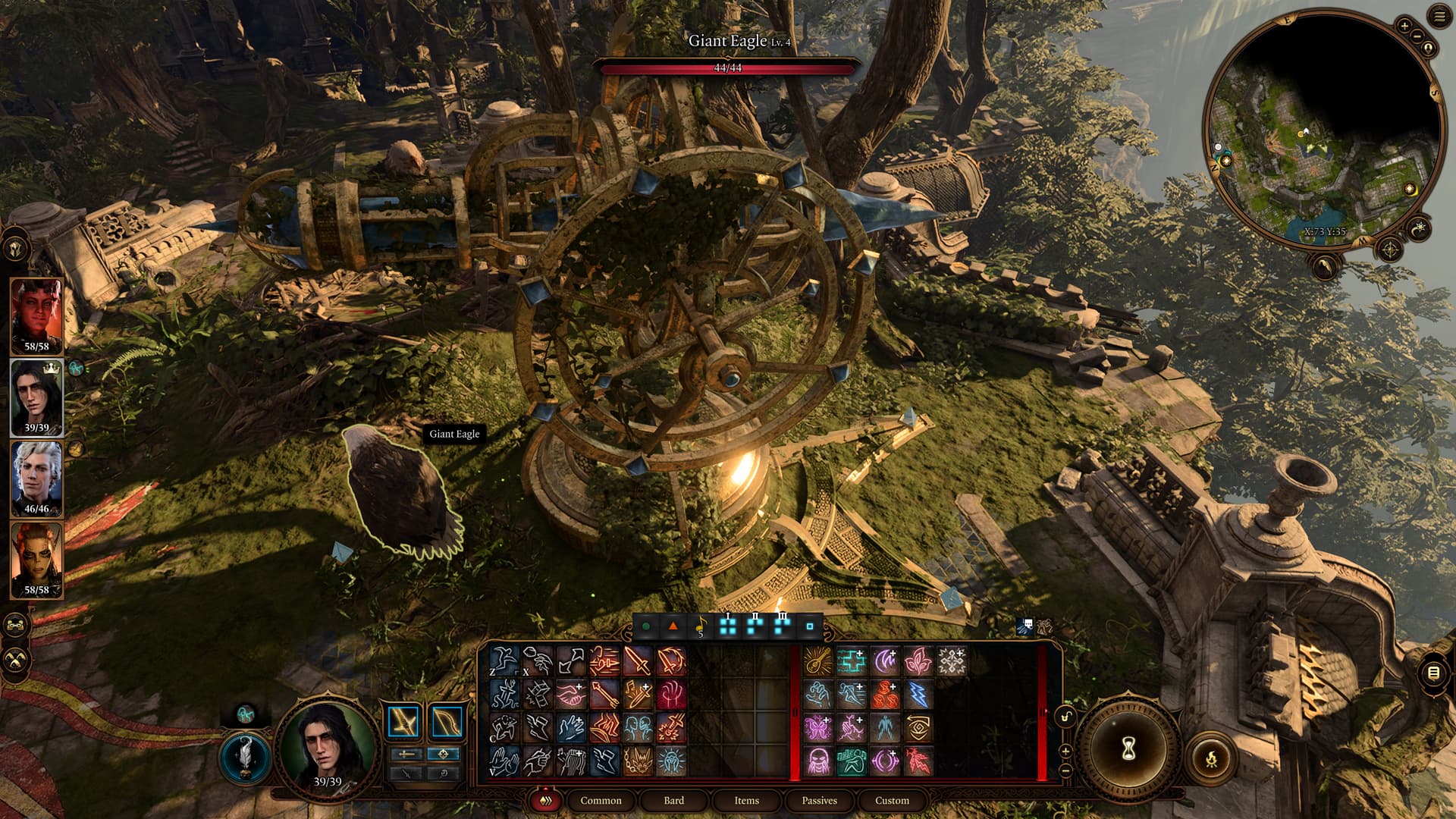This screenshot has height=819, width=1456.
Task: Select the ranged bow weapon slot
Action: tap(446, 722)
